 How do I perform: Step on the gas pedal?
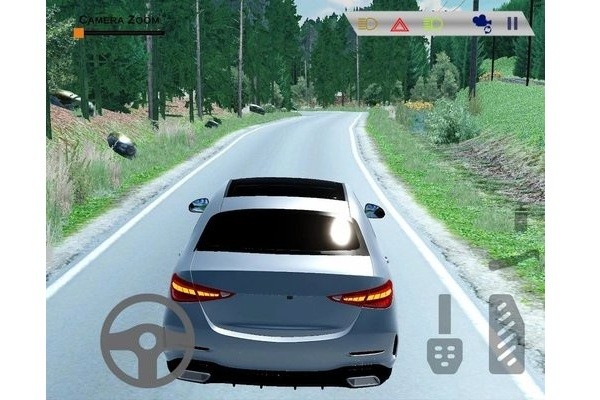point(507,334)
